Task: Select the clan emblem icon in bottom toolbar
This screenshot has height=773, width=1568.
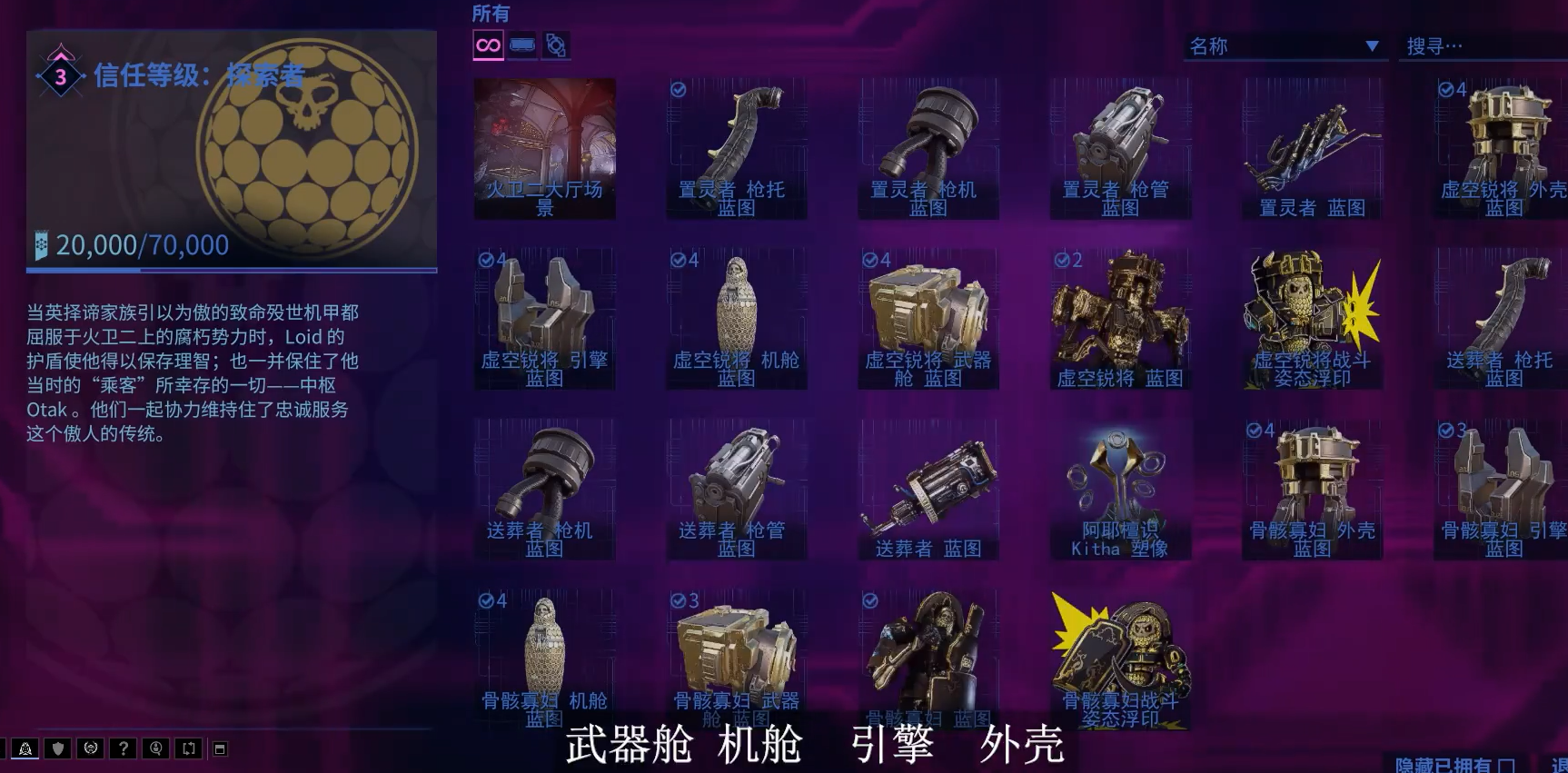Action: pyautogui.click(x=89, y=750)
